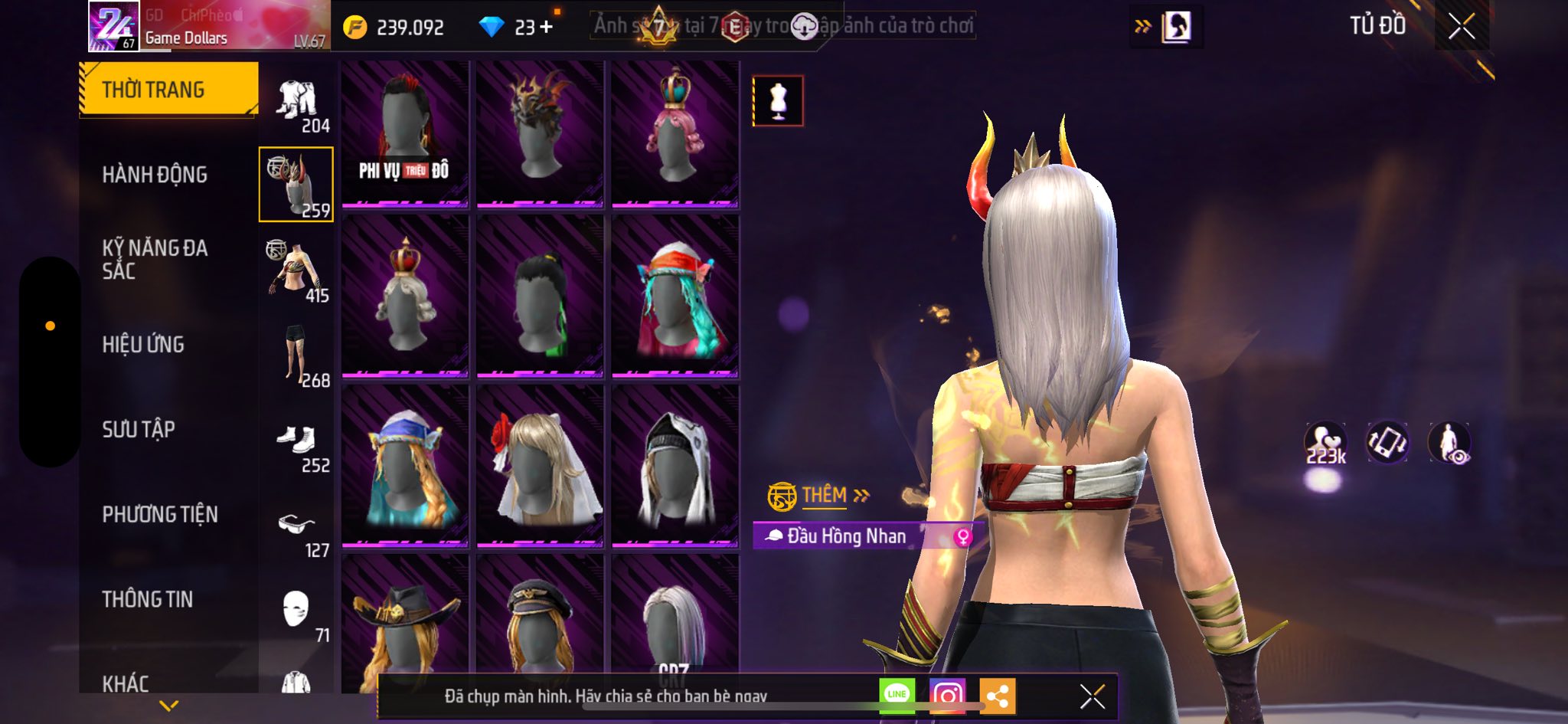Share the screenshot via LINE
The image size is (1568, 724).
(897, 696)
